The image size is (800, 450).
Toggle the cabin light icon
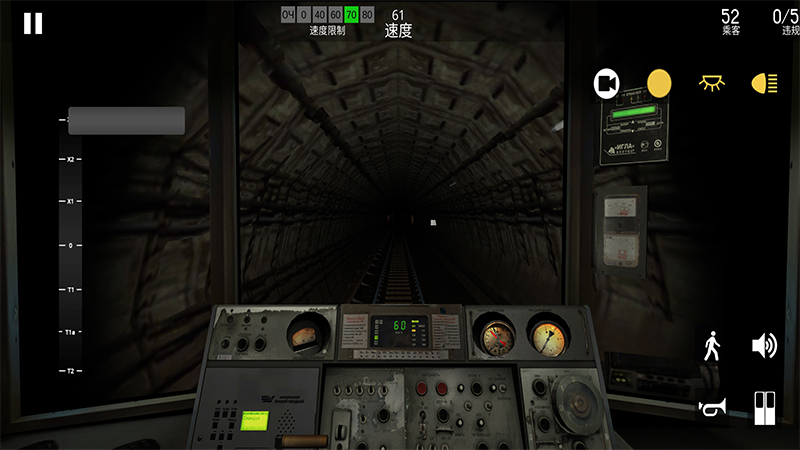[712, 83]
